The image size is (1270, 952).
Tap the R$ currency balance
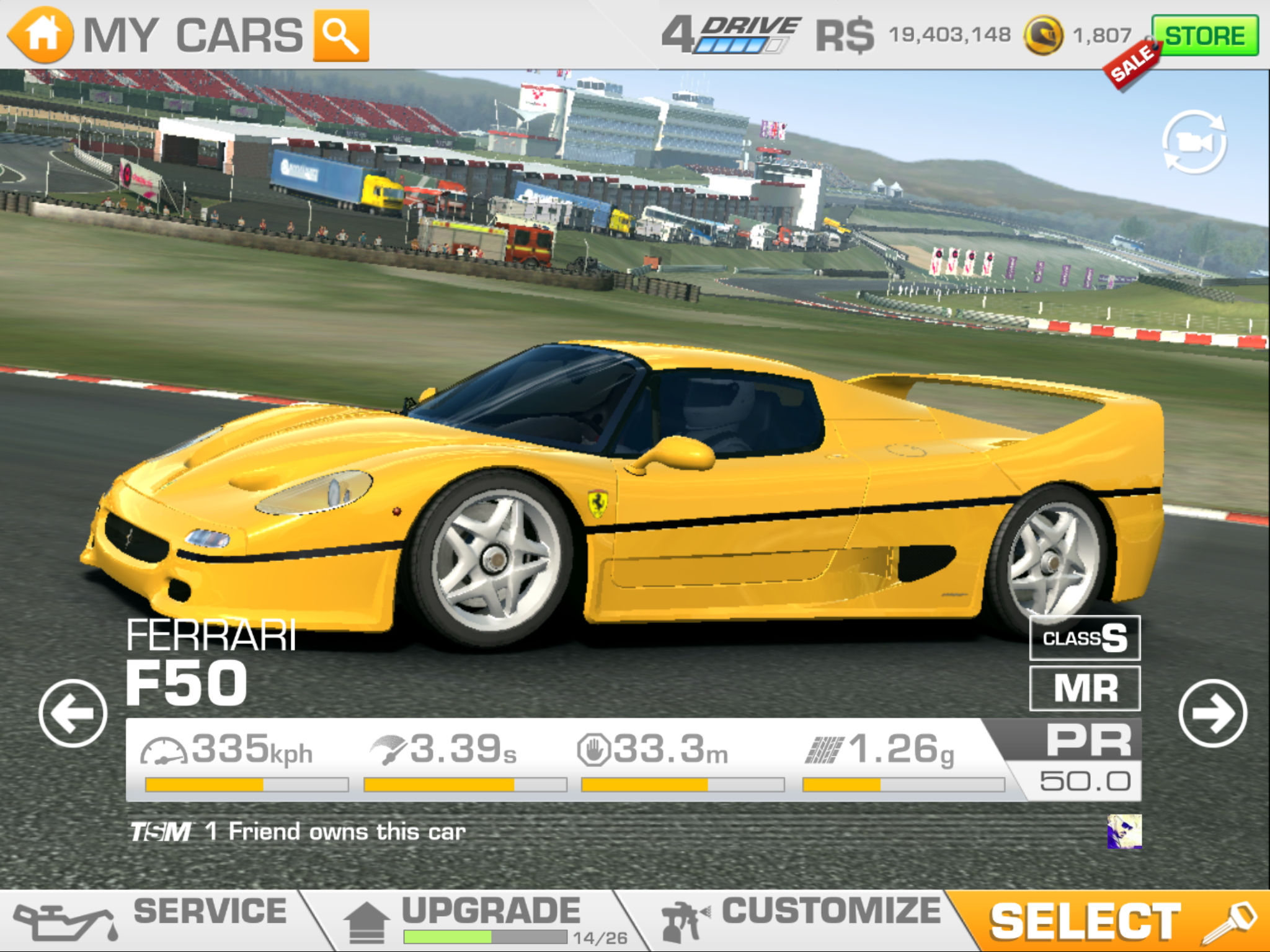pos(913,35)
